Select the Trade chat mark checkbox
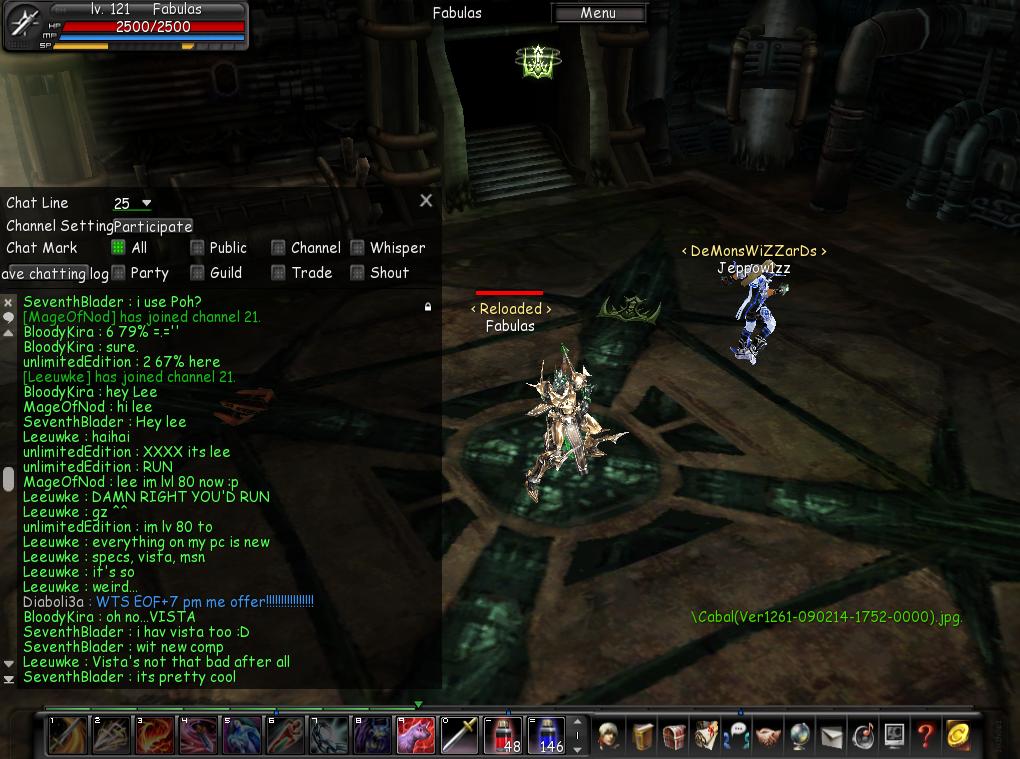This screenshot has height=759, width=1020. 278,273
